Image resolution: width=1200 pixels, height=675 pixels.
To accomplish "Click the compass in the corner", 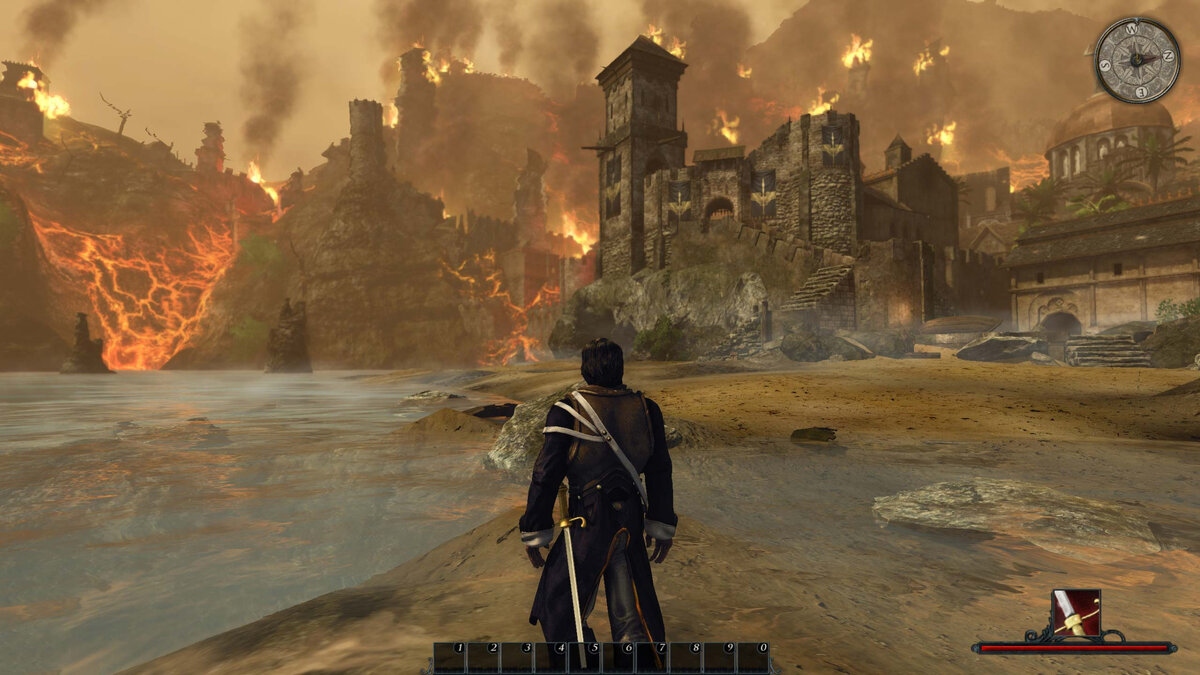I will coord(1137,60).
